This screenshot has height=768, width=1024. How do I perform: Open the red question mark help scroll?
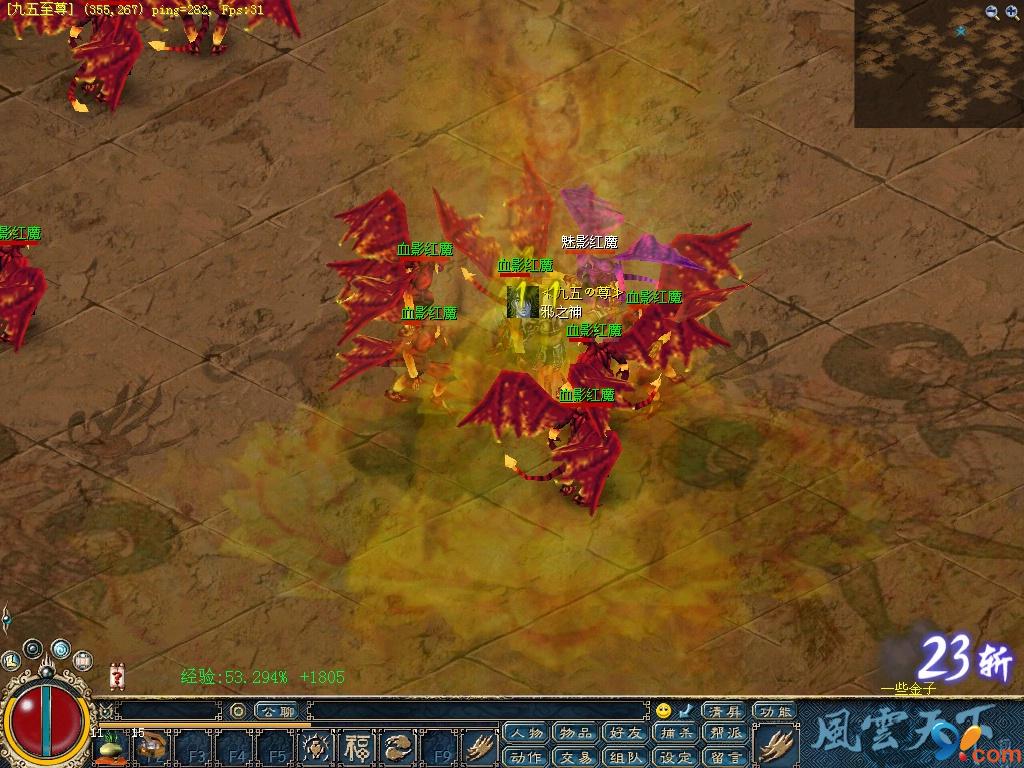pyautogui.click(x=117, y=677)
